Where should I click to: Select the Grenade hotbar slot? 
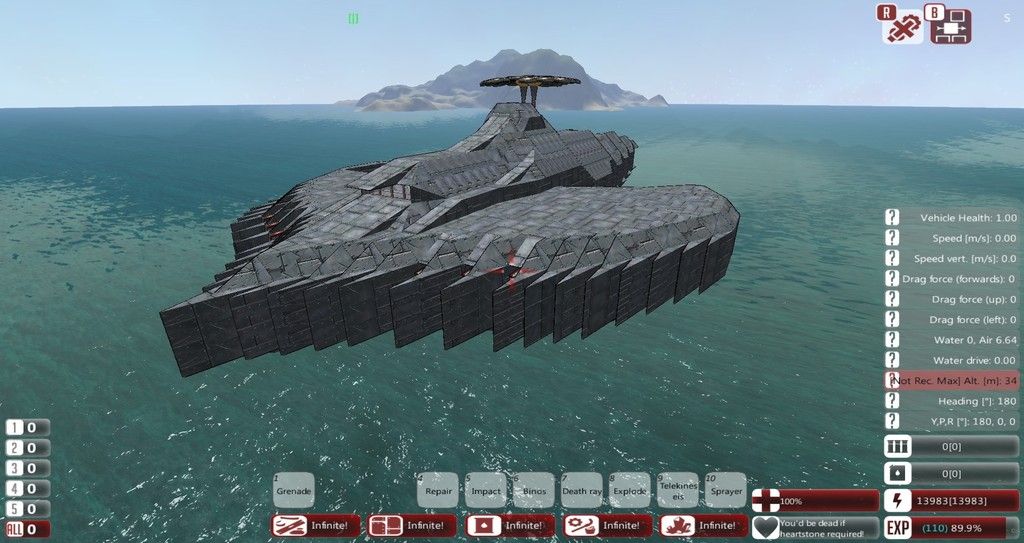[294, 491]
